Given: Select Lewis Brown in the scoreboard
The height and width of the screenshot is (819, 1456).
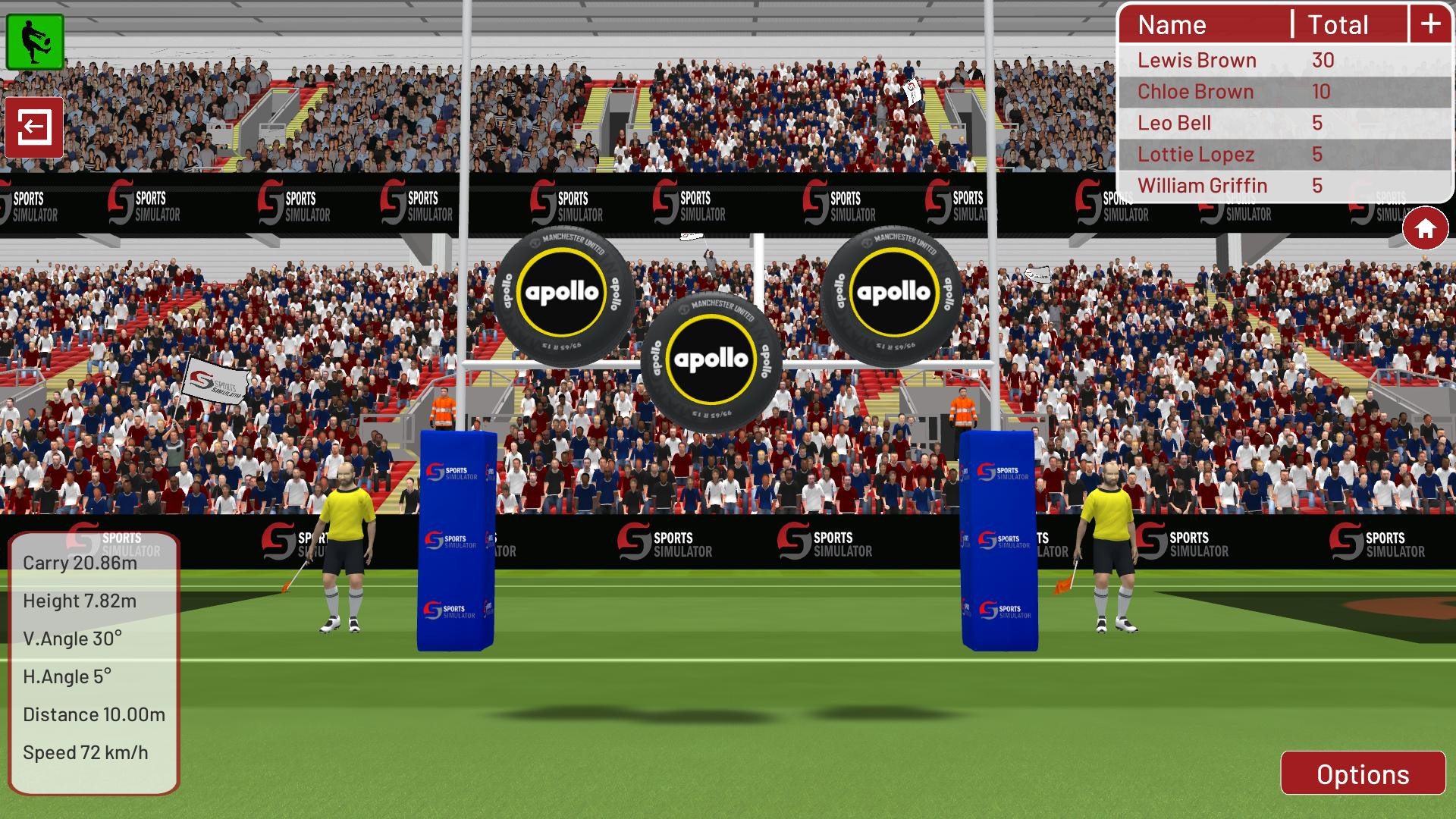Looking at the screenshot, I should pos(1197,60).
